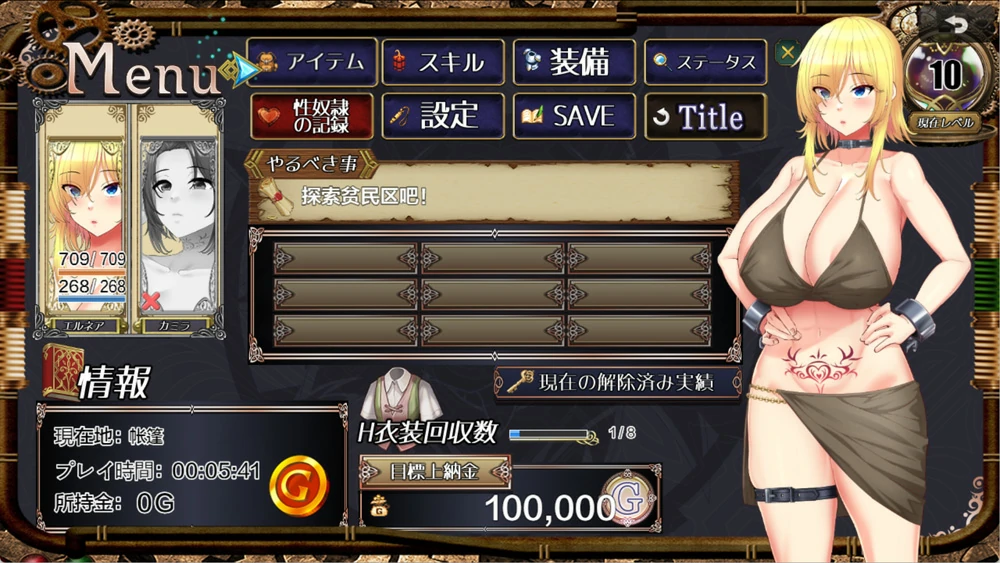Open the スキル (Skills) menu

[x=442, y=62]
